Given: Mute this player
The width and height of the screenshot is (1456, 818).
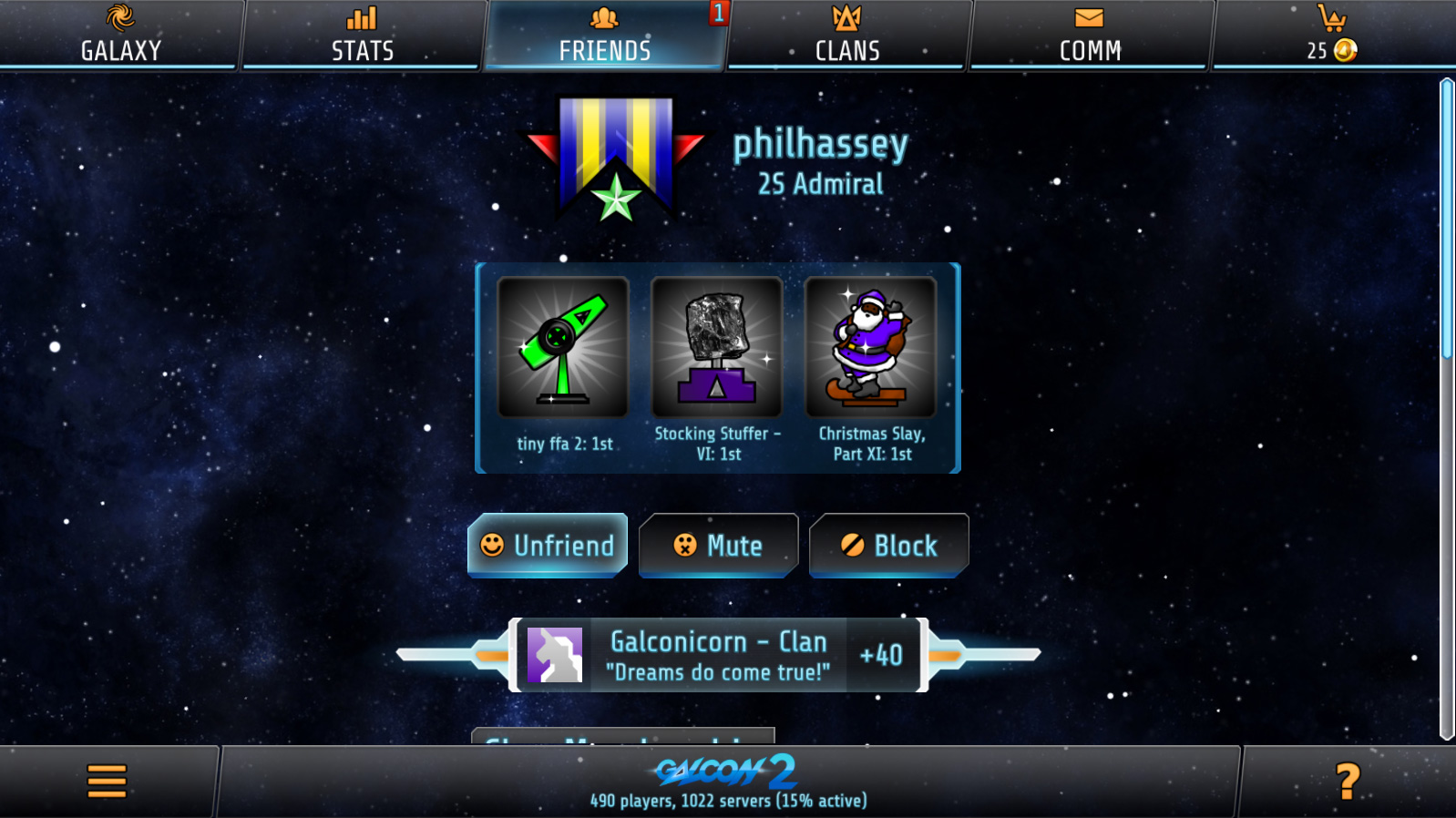Looking at the screenshot, I should [718, 546].
